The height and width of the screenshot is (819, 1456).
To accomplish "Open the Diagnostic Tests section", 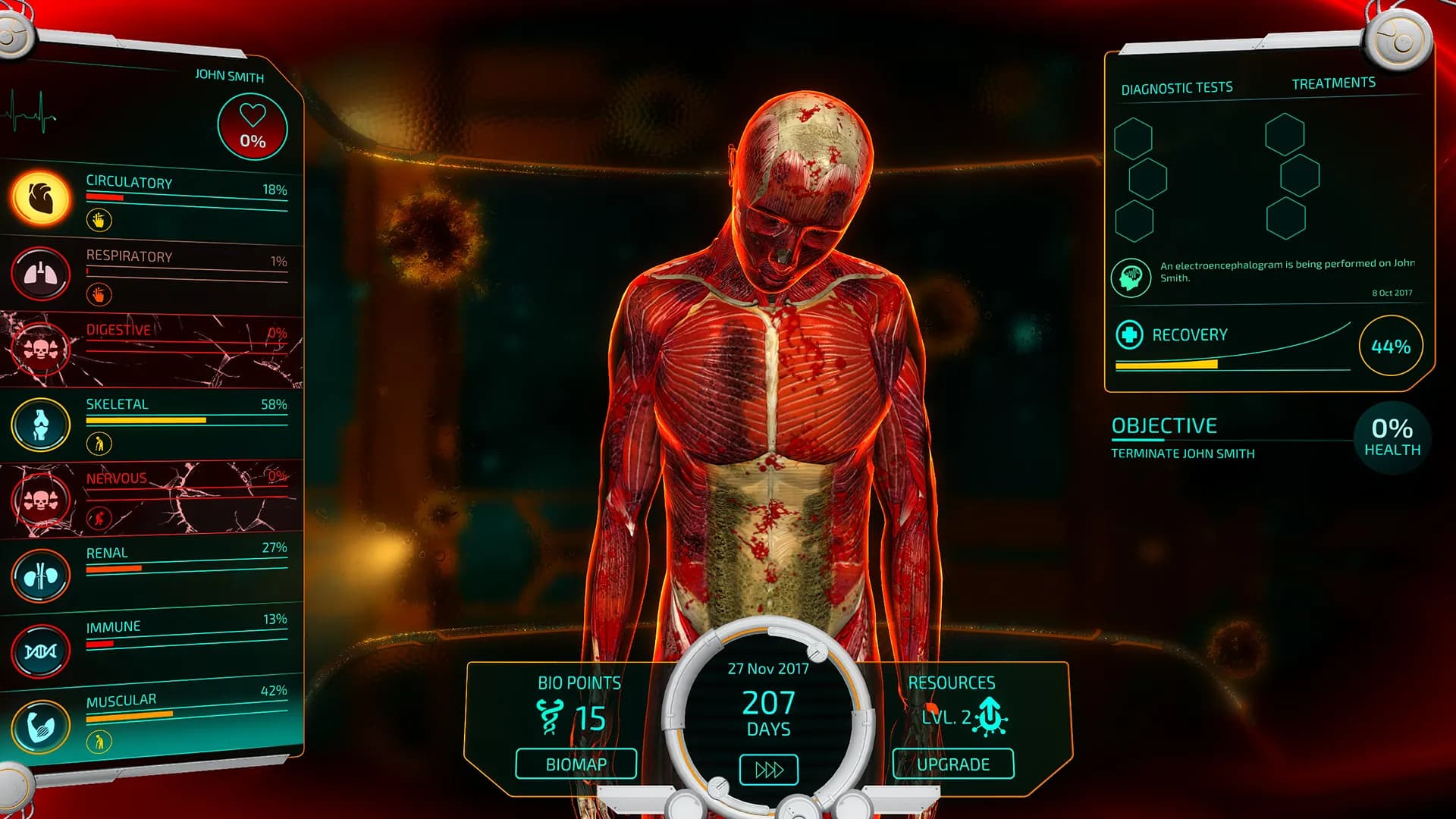I will coord(1176,89).
